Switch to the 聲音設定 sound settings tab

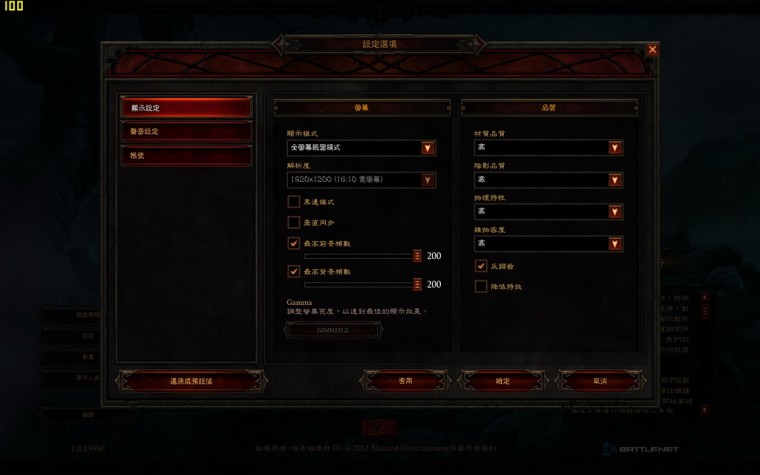click(185, 132)
